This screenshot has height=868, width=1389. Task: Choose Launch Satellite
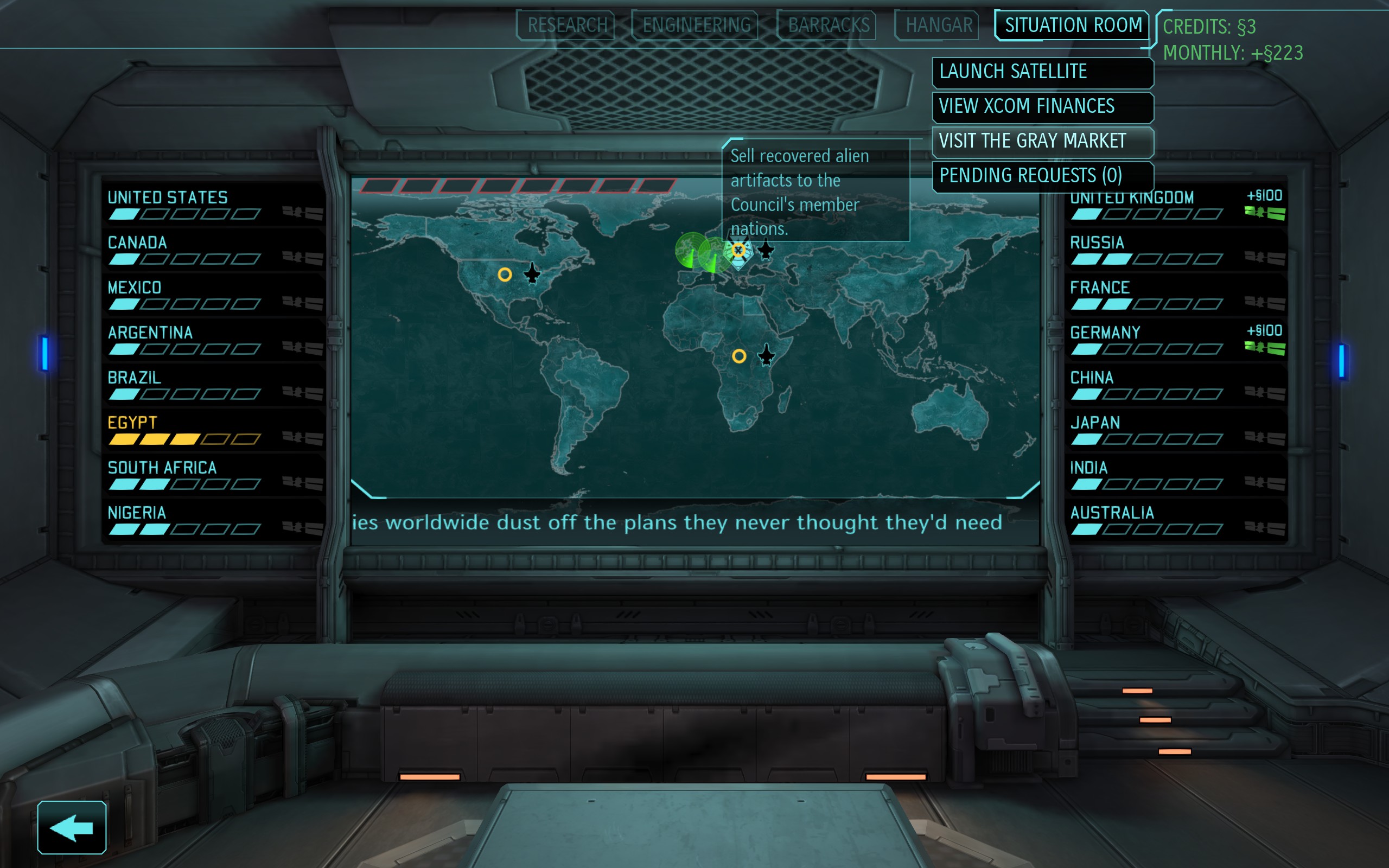(x=1042, y=72)
